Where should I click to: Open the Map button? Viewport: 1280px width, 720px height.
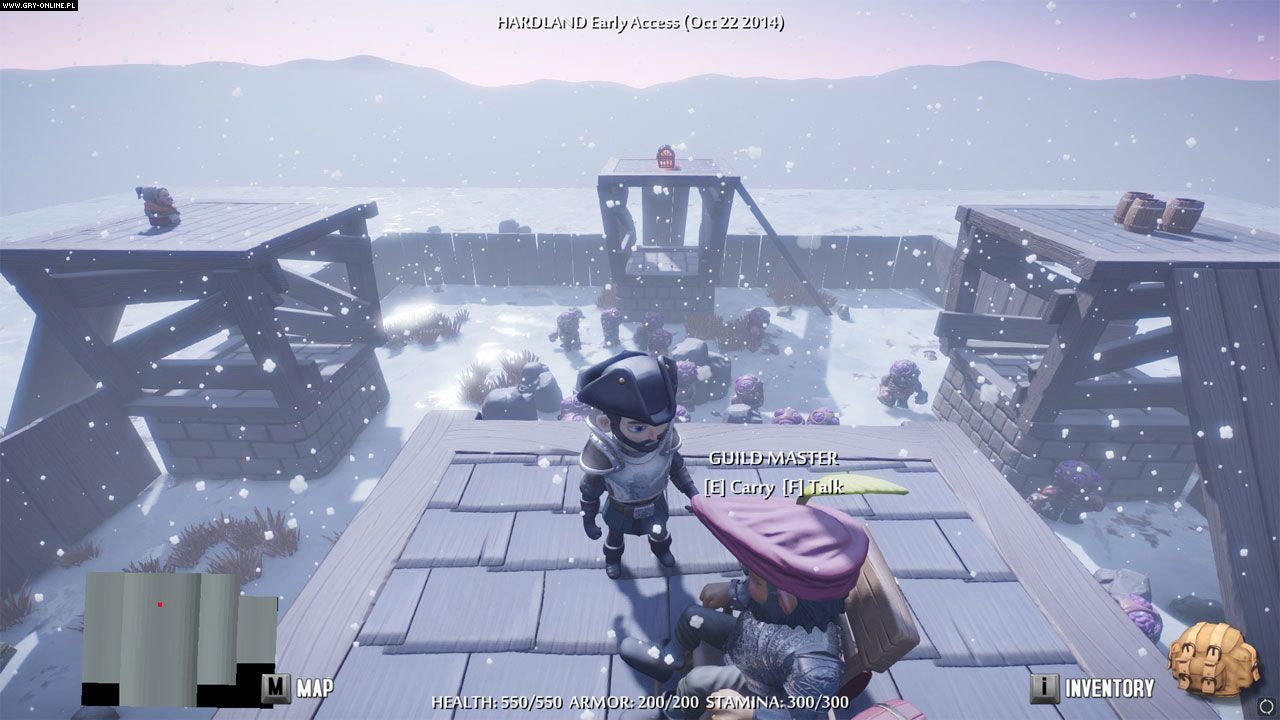(x=297, y=688)
